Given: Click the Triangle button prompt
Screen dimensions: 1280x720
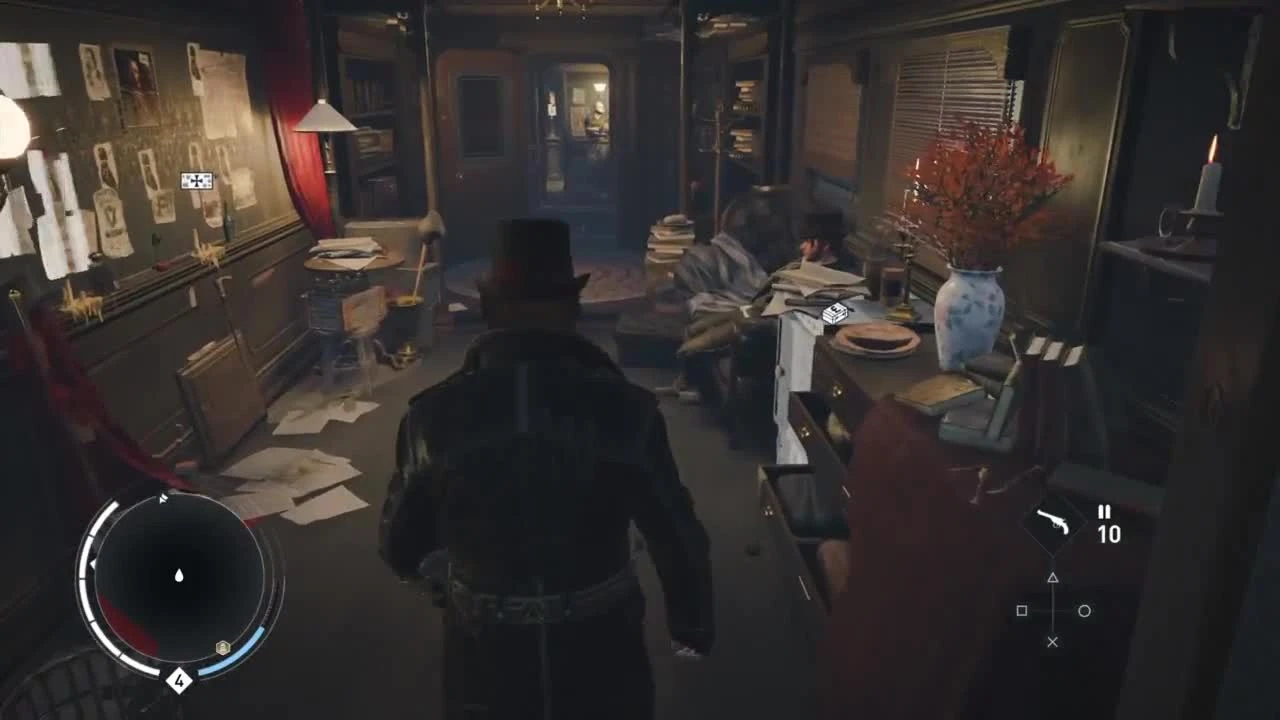Looking at the screenshot, I should click(x=1052, y=577).
